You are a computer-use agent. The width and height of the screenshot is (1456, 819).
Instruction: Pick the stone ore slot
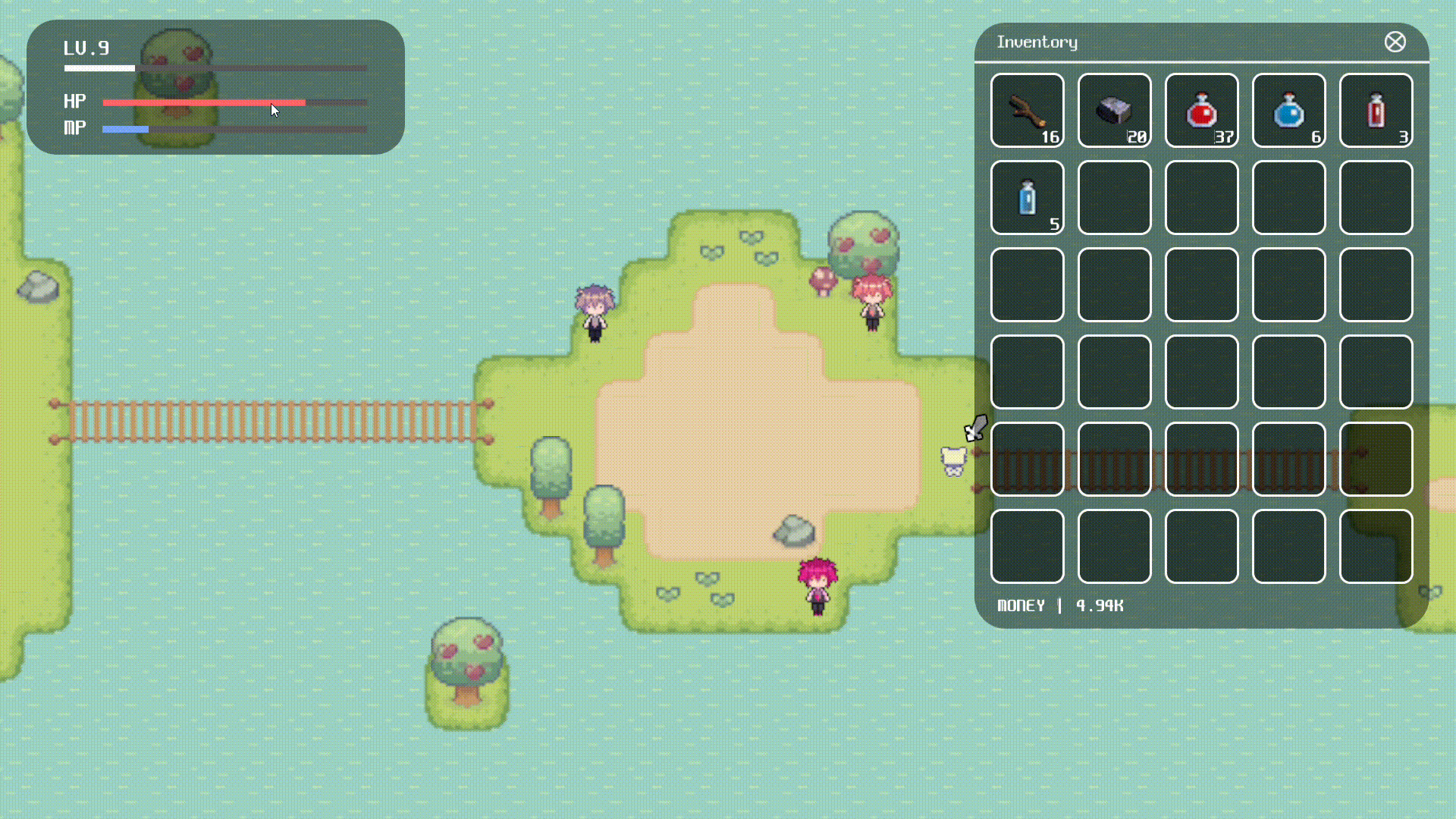click(1114, 111)
